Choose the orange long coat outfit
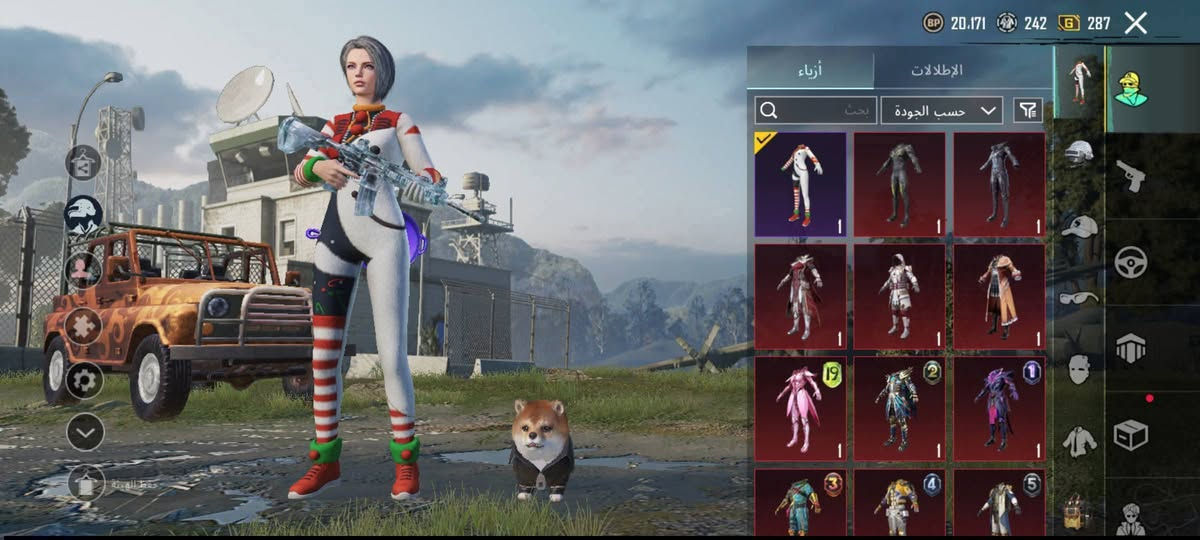1200x540 pixels. pyautogui.click(x=999, y=296)
